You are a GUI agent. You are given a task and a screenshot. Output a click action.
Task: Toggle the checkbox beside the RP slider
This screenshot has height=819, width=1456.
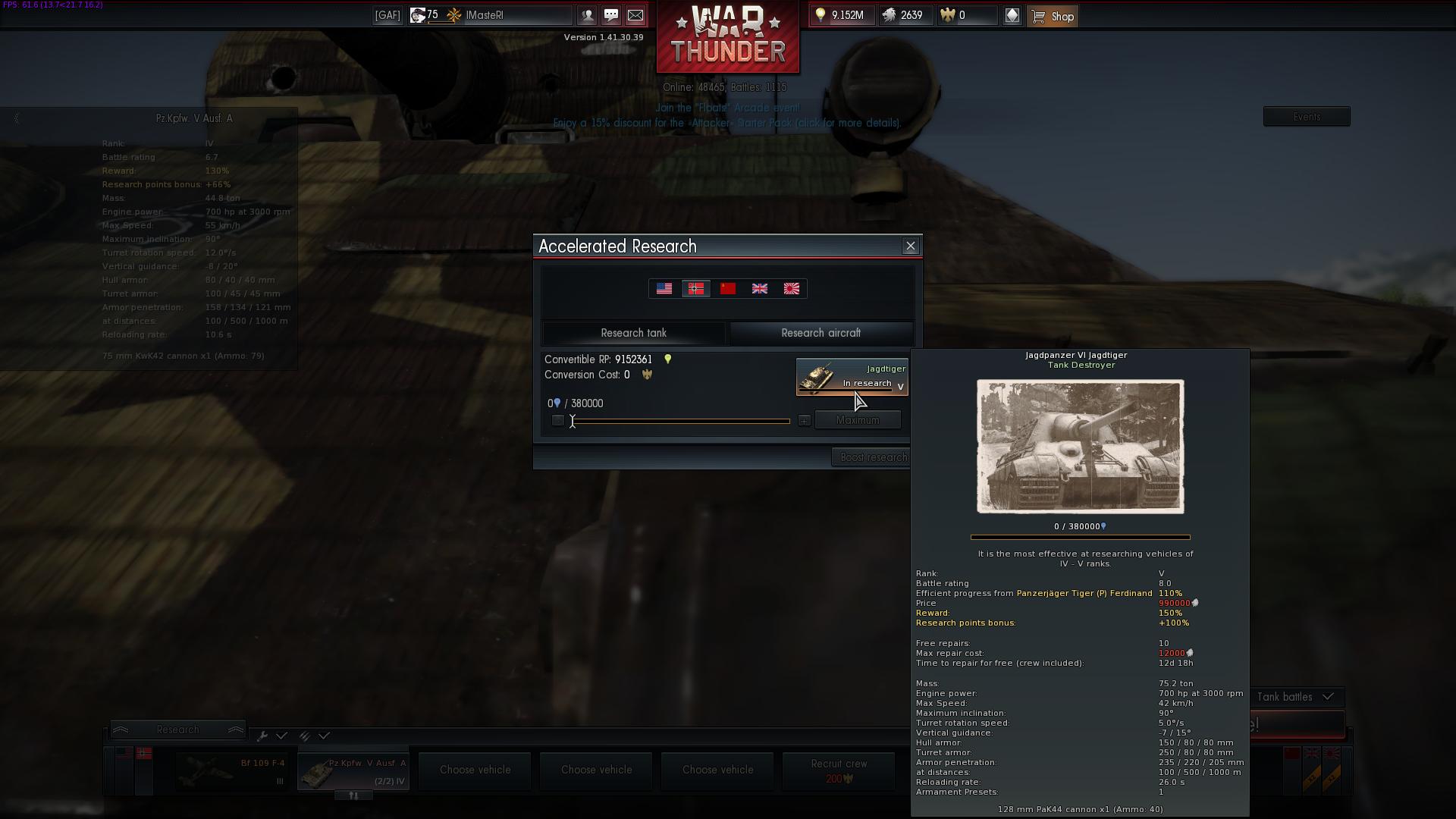tap(559, 420)
